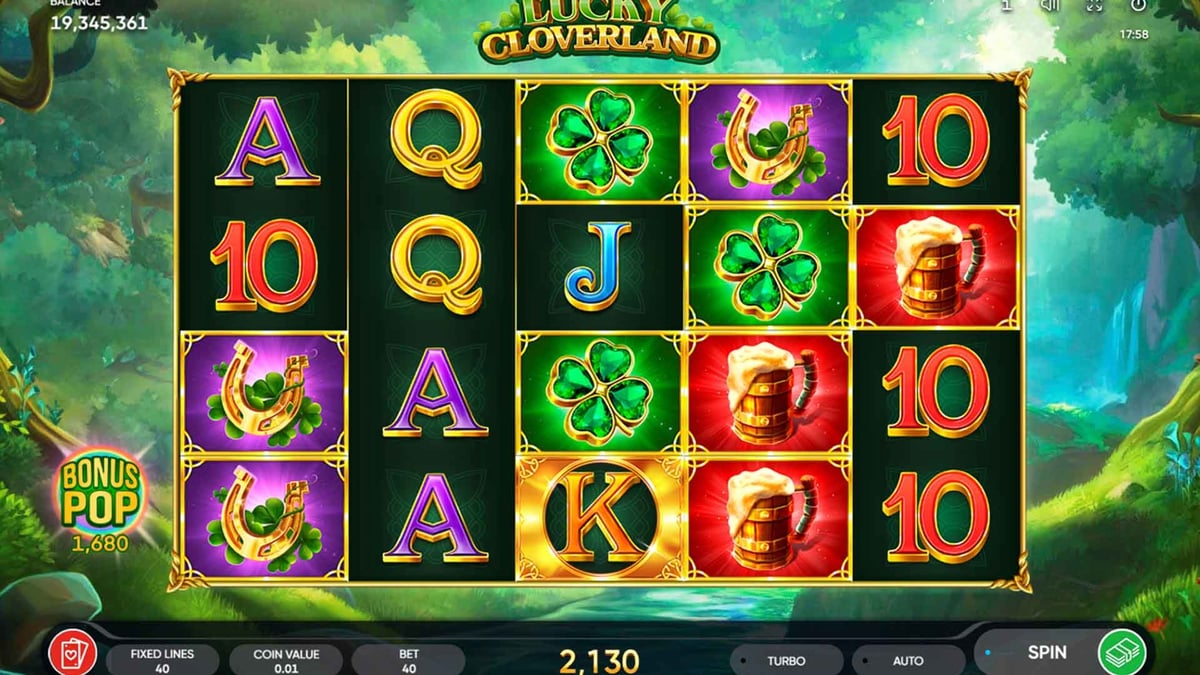
Task: Open the red playing cards gamble icon
Action: (72, 653)
